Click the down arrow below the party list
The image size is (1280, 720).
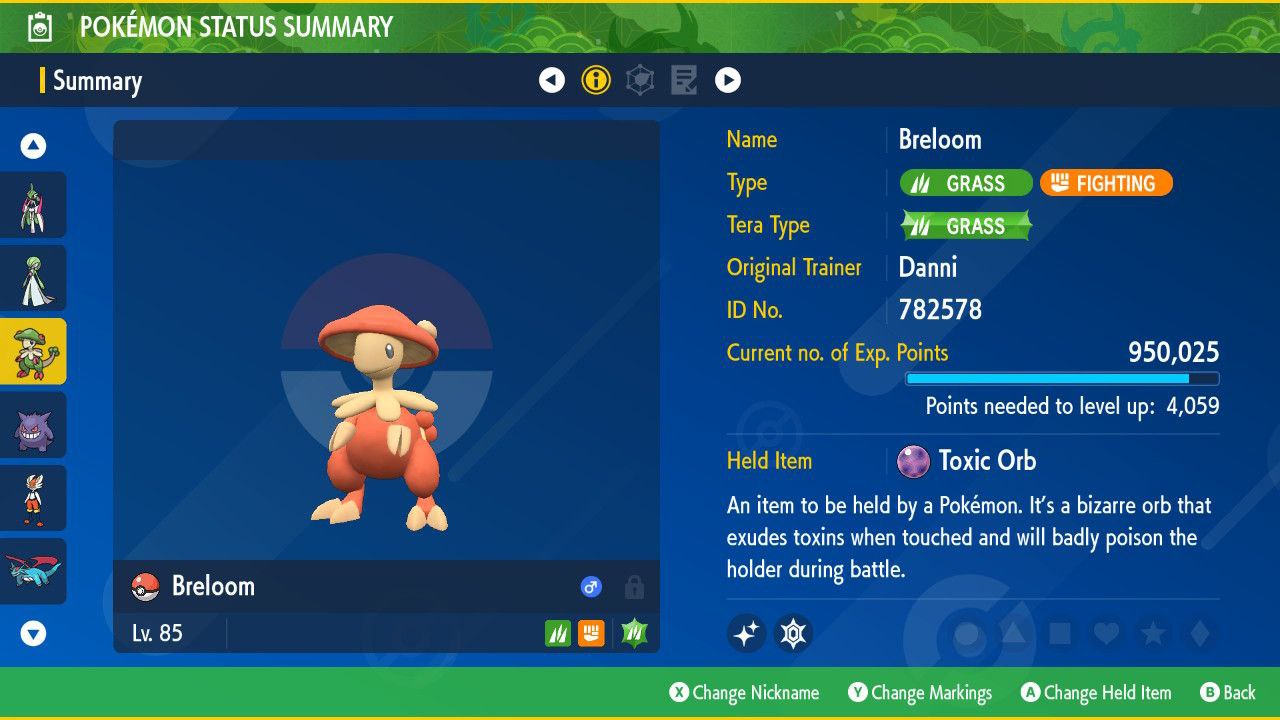33,633
